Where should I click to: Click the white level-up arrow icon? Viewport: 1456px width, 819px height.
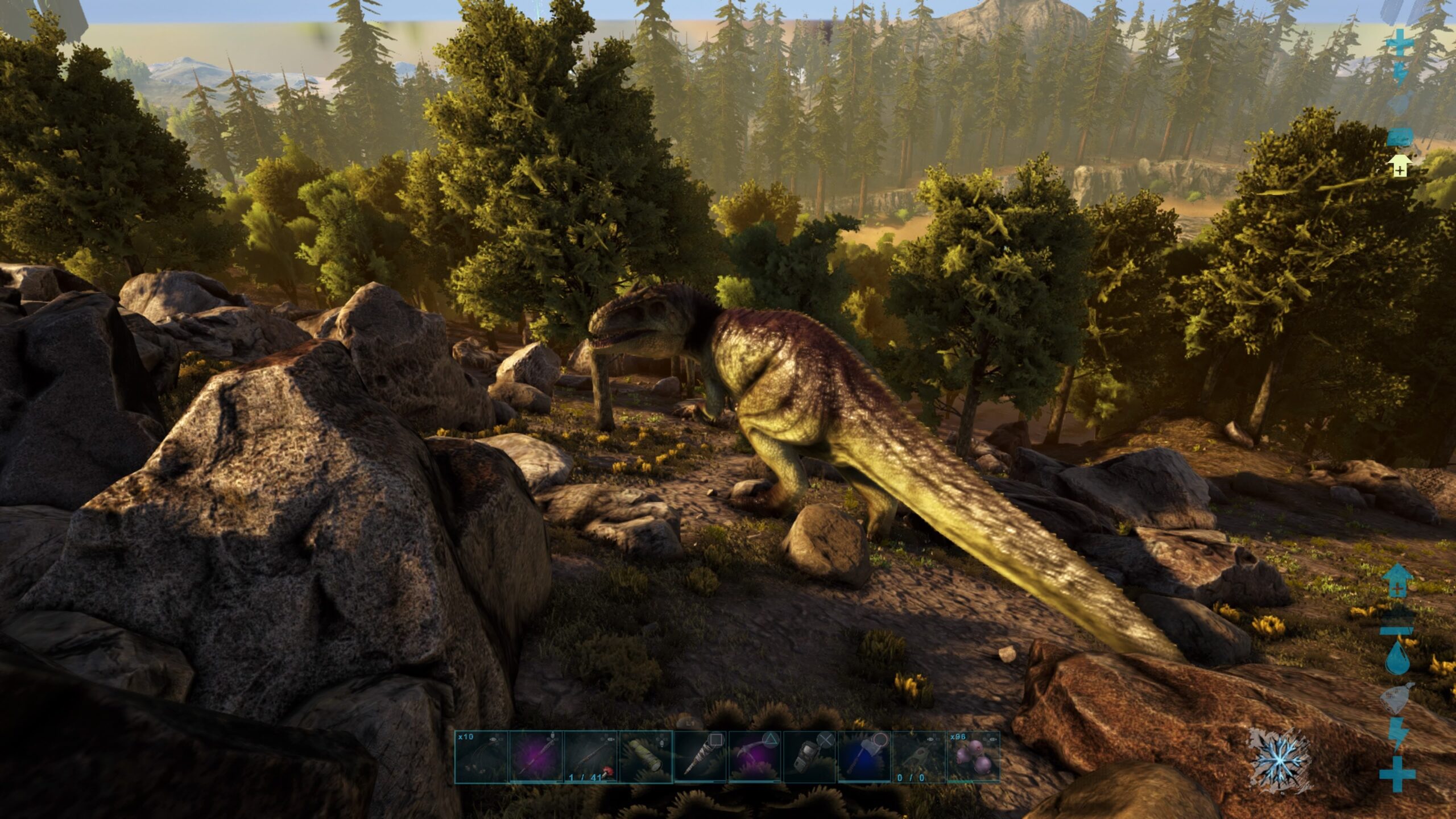pyautogui.click(x=1399, y=167)
